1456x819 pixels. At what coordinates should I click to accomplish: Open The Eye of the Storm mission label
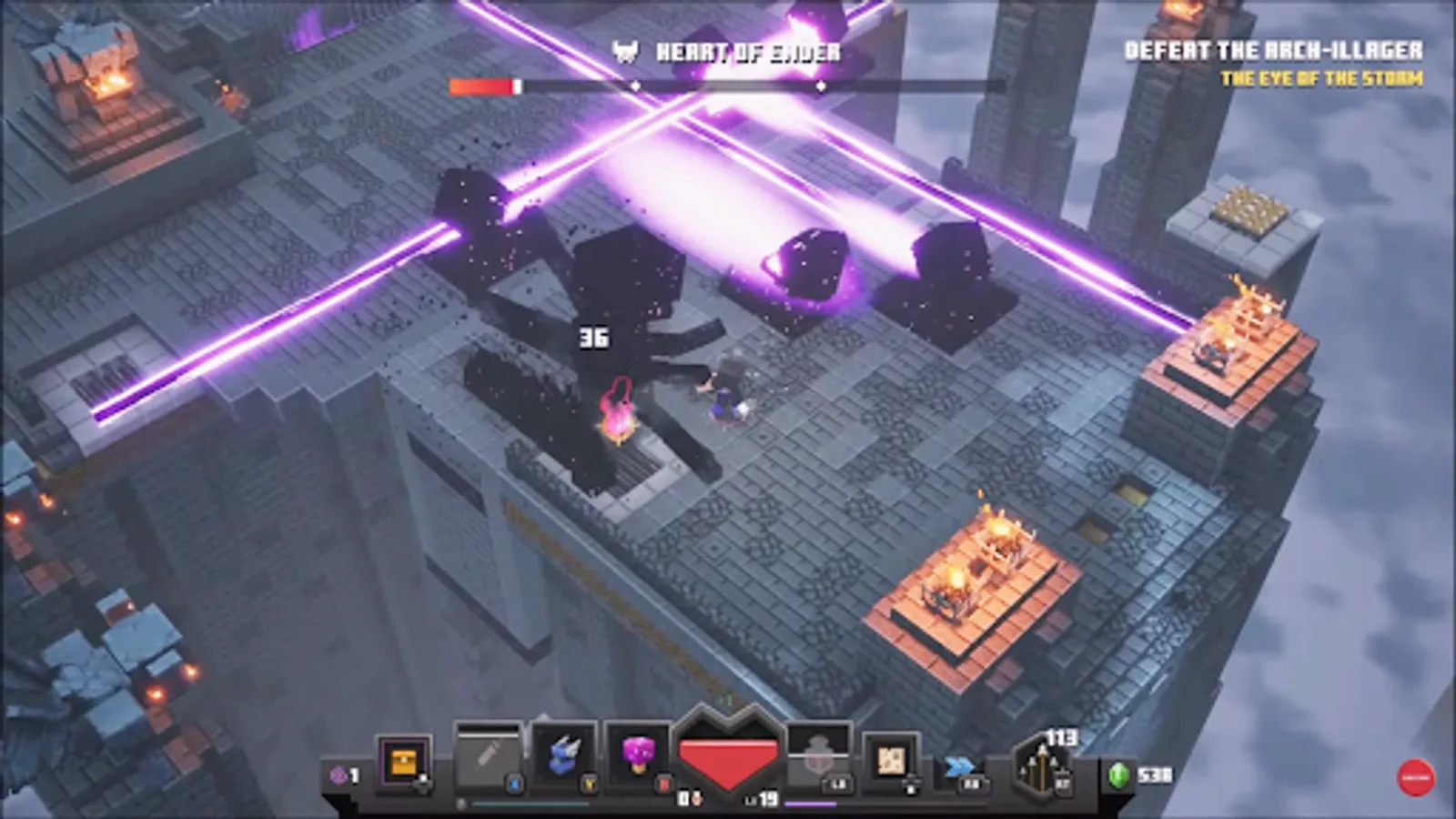tap(1324, 78)
